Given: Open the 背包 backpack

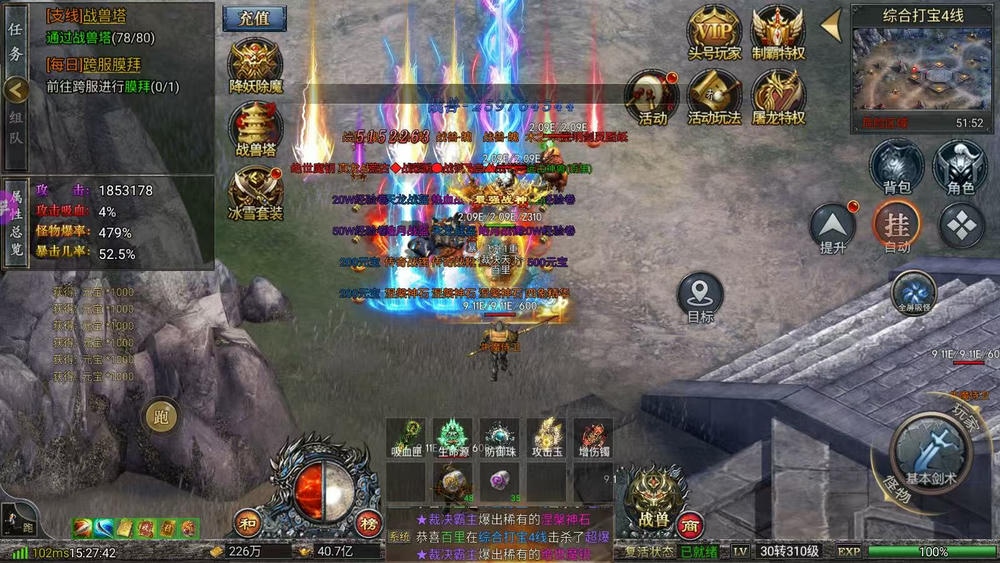Looking at the screenshot, I should (x=896, y=165).
